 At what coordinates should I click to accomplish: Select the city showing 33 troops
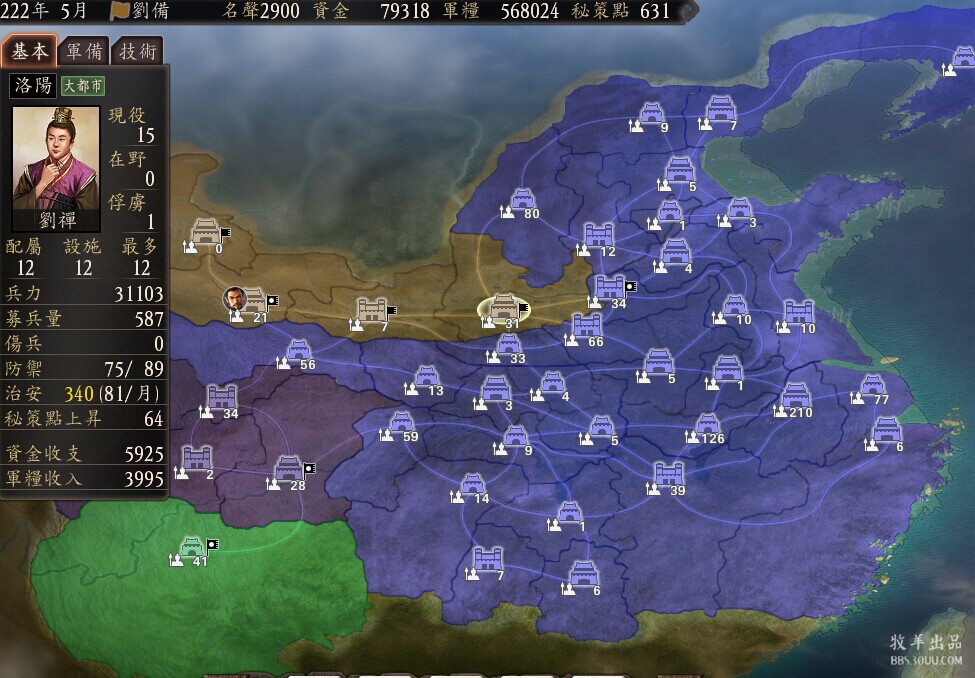[508, 346]
